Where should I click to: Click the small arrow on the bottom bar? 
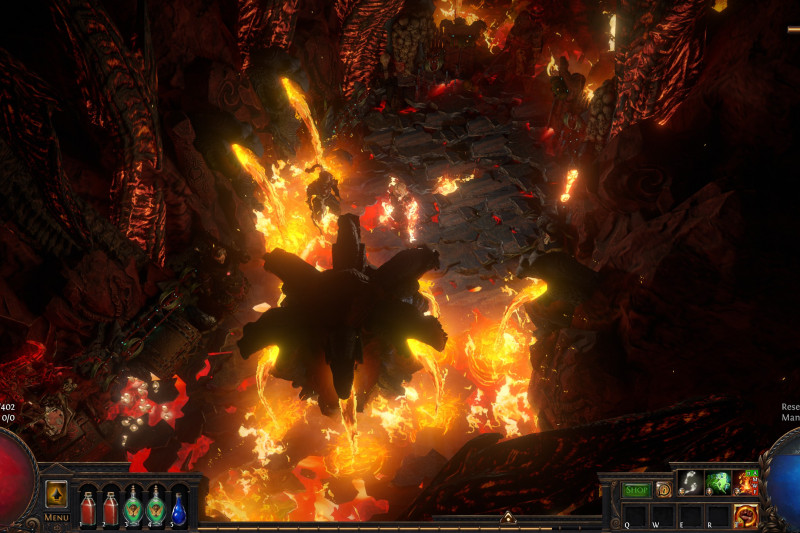pos(507,517)
